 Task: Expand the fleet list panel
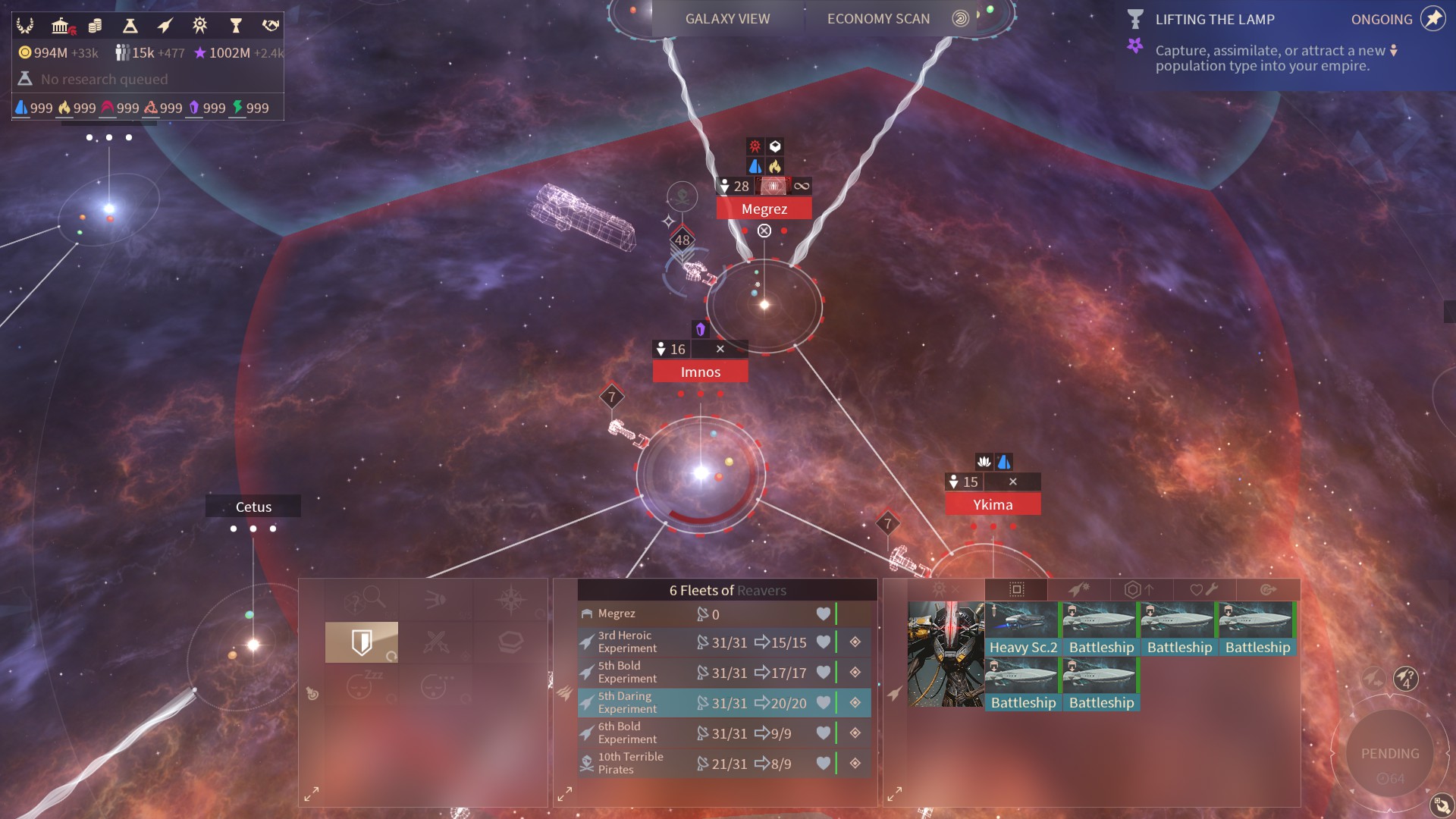(565, 794)
